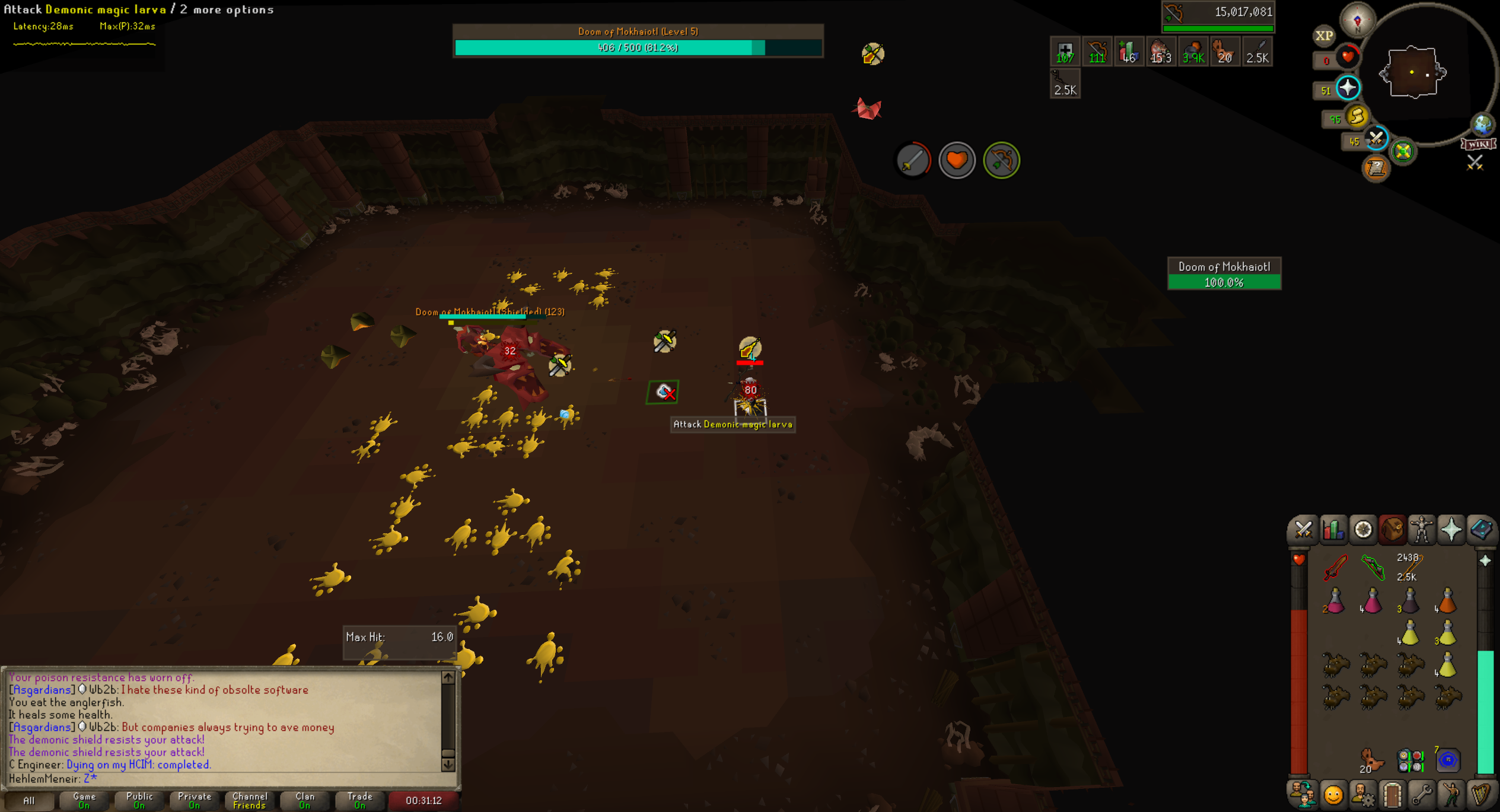Switch chat to the Clan filter
Viewport: 1500px width, 812px height.
[305, 800]
